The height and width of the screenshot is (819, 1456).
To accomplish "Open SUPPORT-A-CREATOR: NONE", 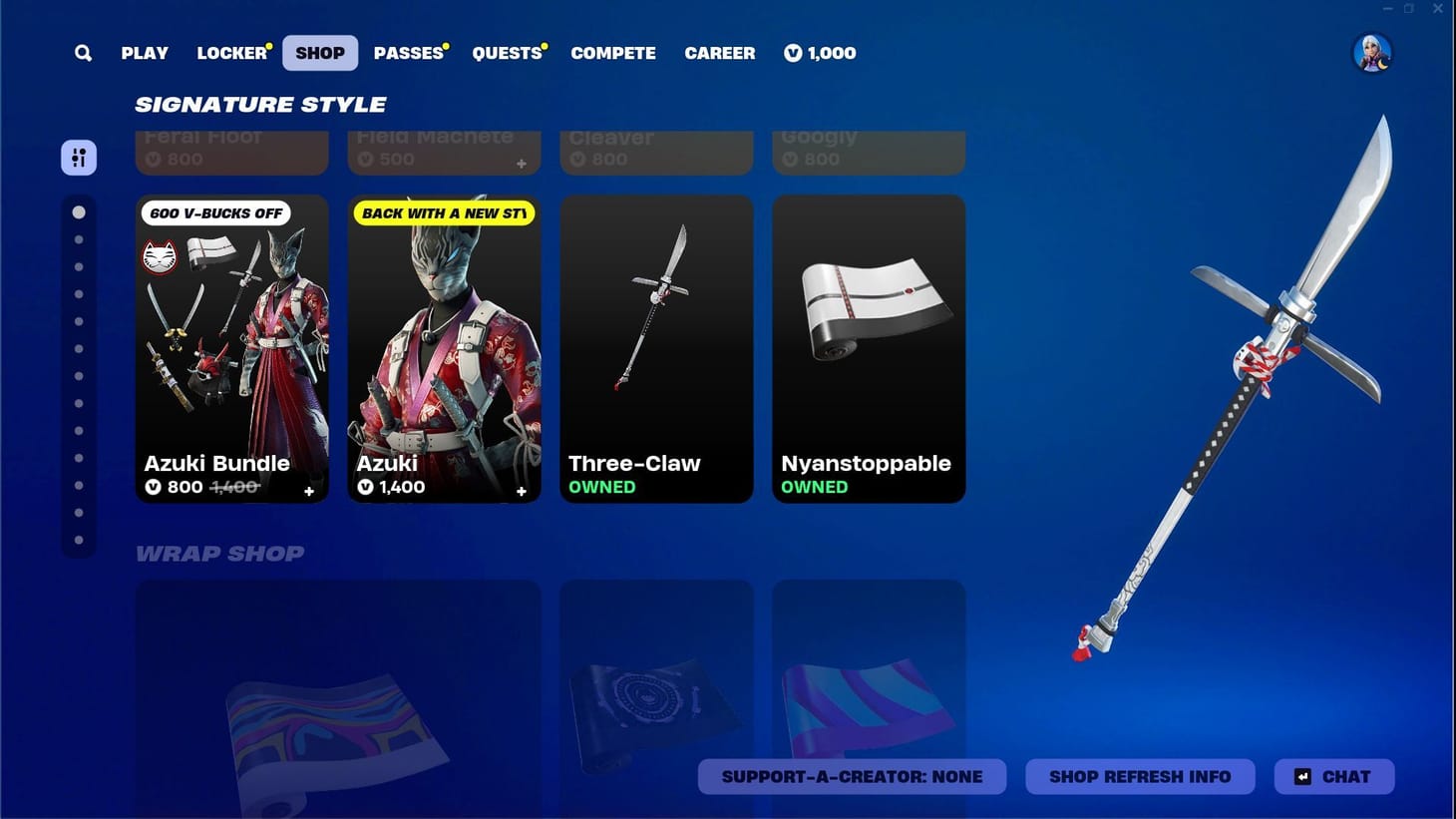I will point(853,776).
